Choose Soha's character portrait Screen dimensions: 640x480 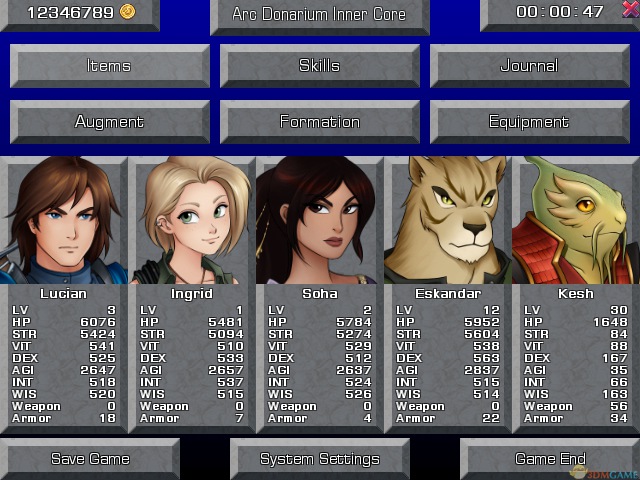click(x=320, y=222)
